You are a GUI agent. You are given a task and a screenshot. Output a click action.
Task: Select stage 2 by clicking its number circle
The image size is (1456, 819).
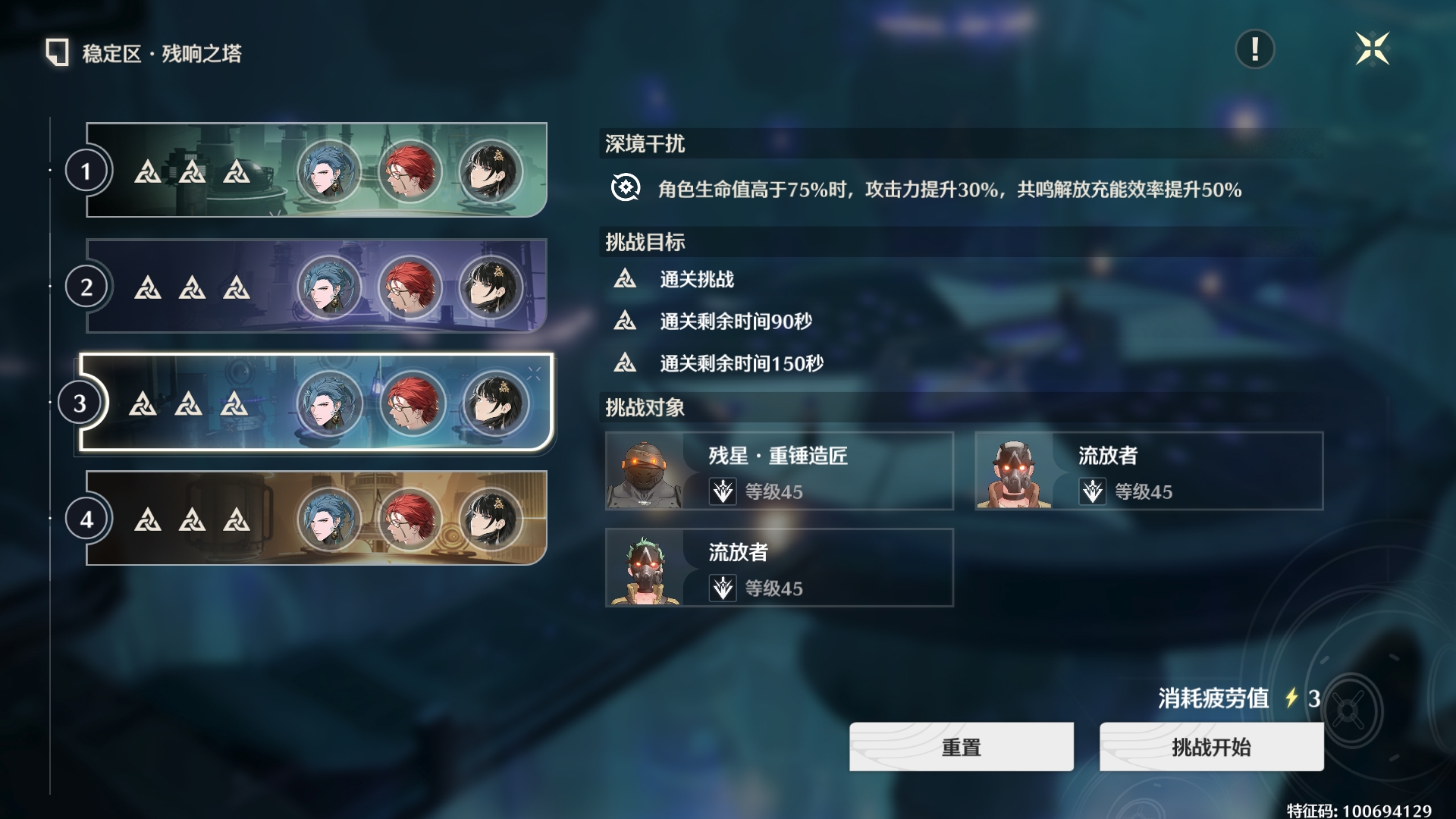pyautogui.click(x=86, y=287)
